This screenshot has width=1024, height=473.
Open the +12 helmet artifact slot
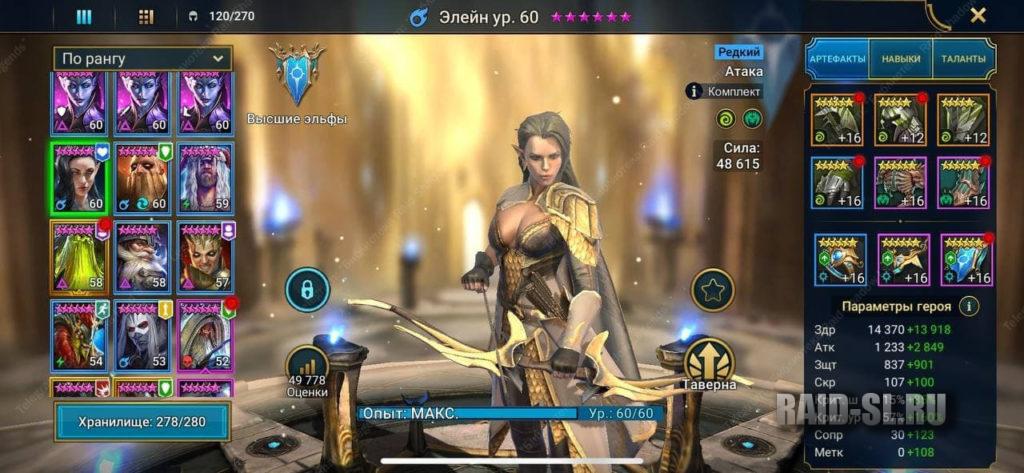click(901, 119)
